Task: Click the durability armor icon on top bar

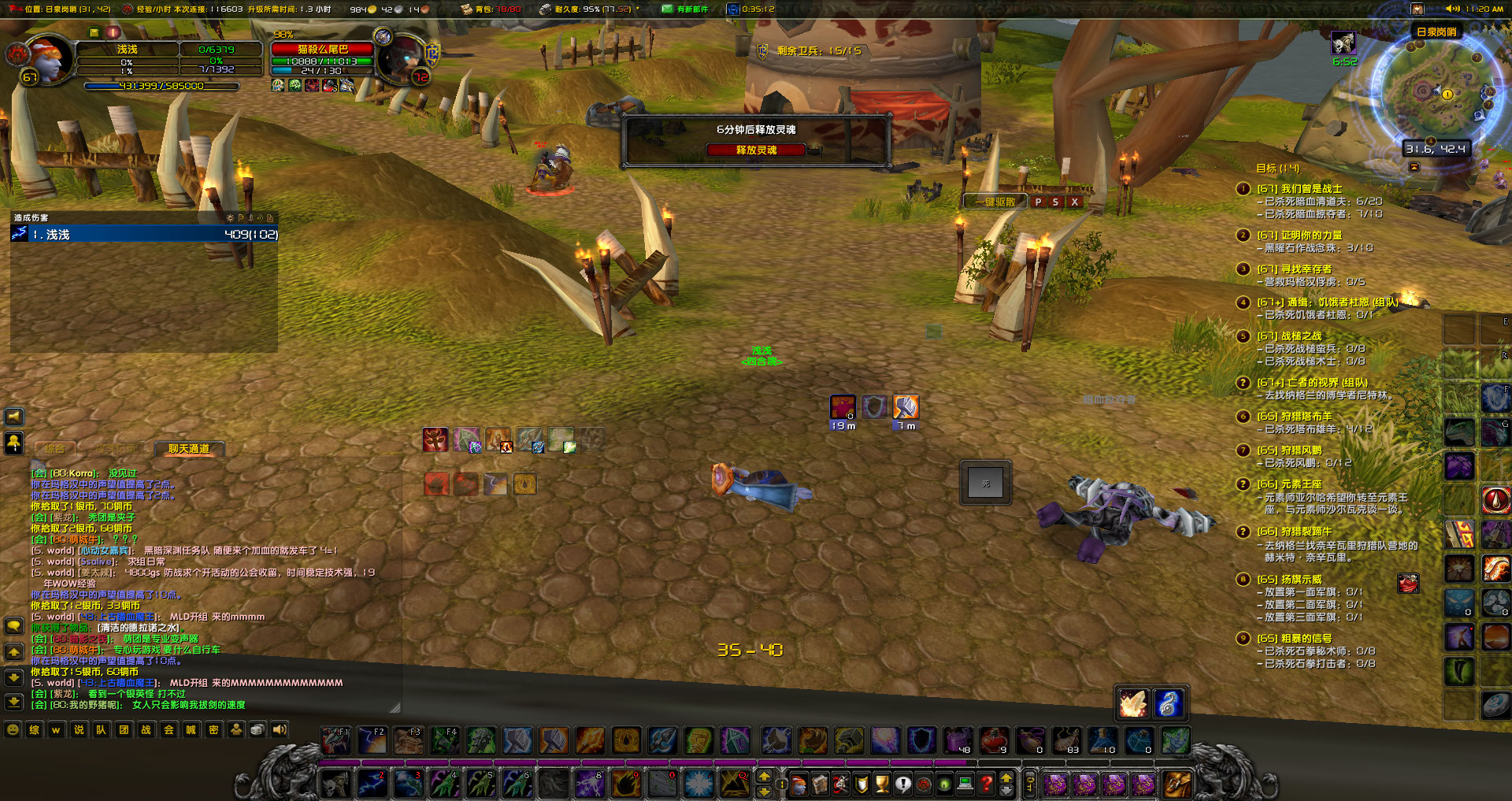Action: click(545, 9)
